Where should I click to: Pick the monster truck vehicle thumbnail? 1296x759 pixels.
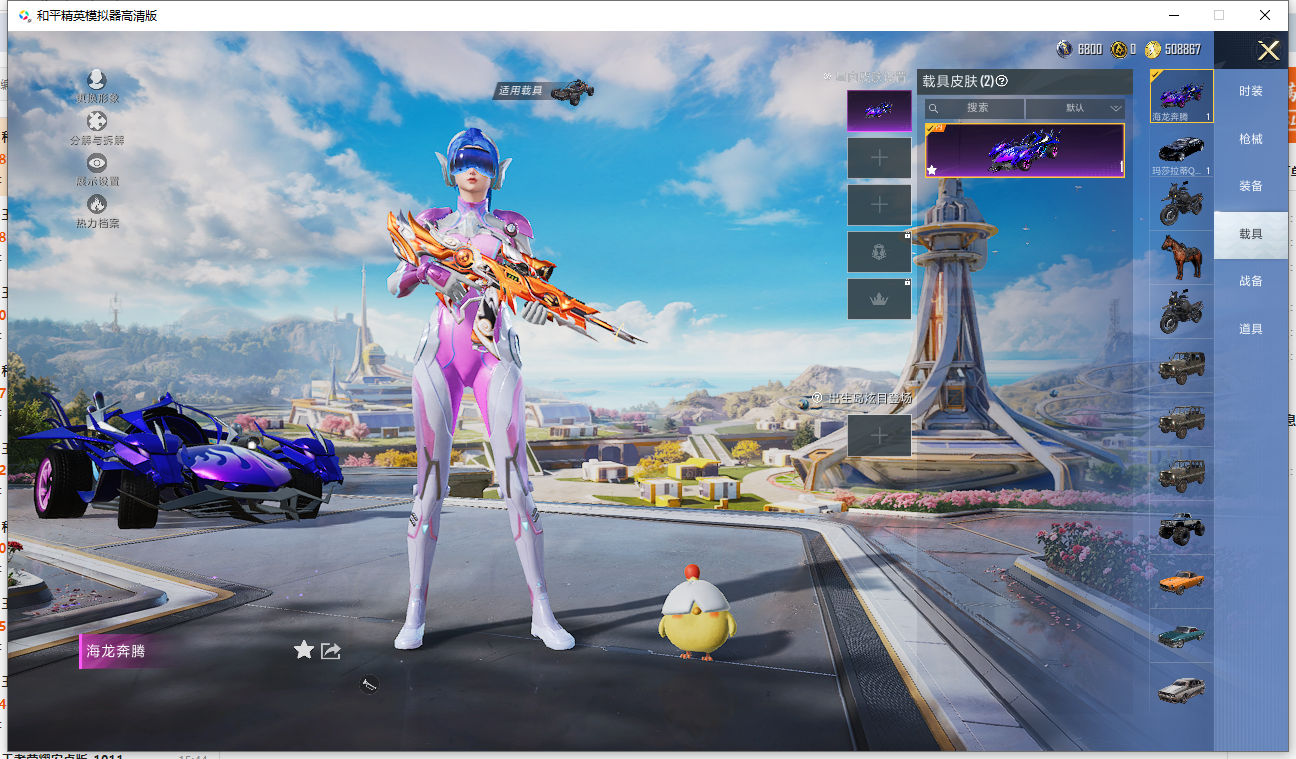pos(1181,528)
